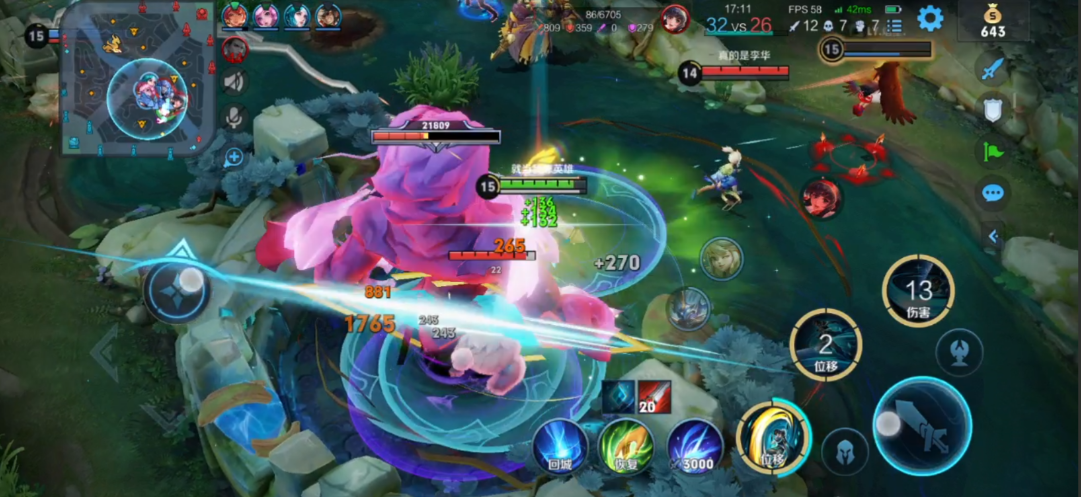
Task: Open the gold shop showing 643
Action: 993,22
